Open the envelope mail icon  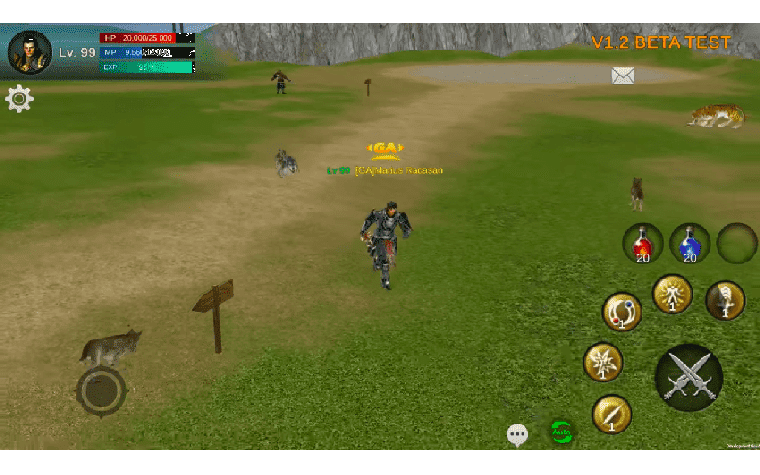click(623, 75)
